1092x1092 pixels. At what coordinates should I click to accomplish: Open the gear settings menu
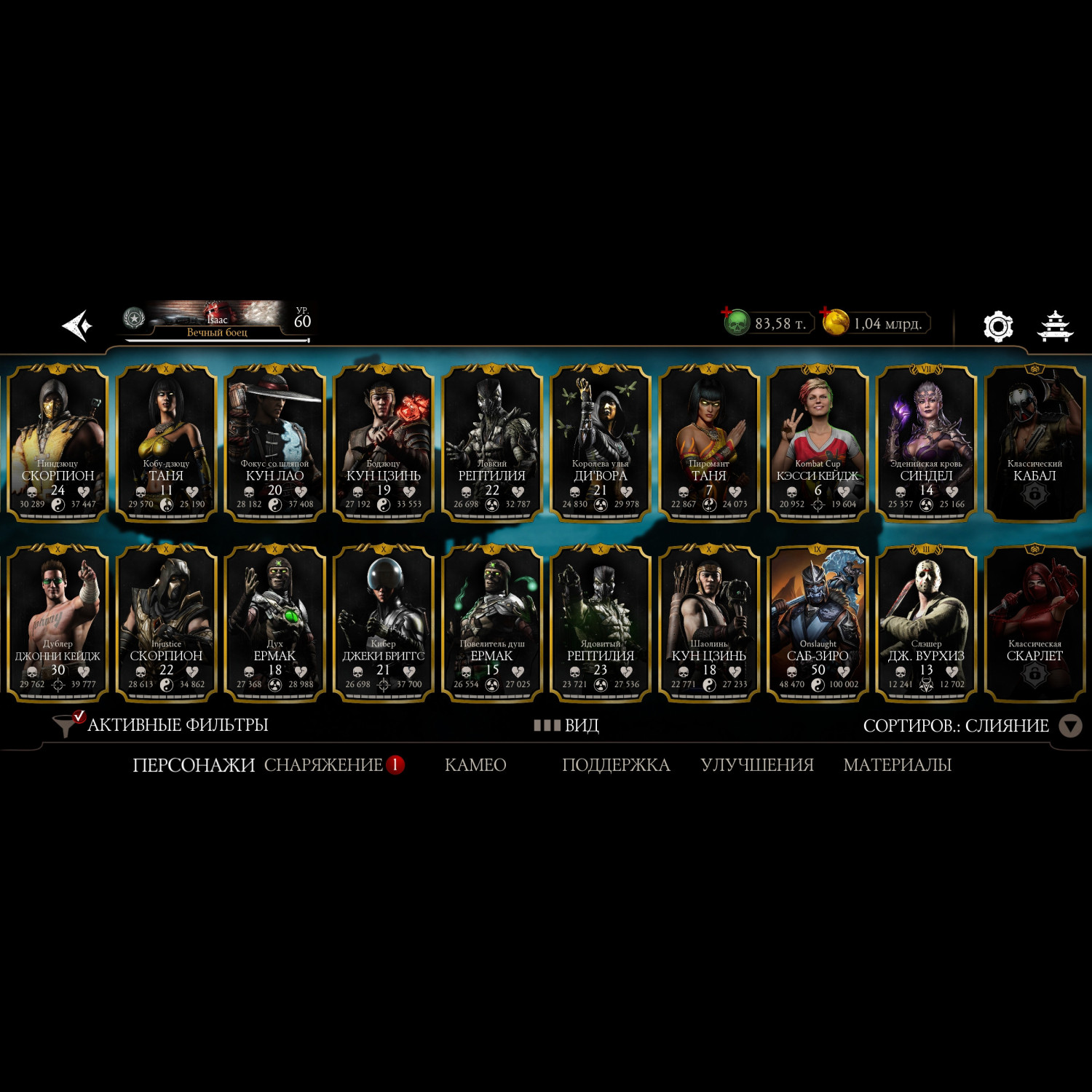(998, 326)
